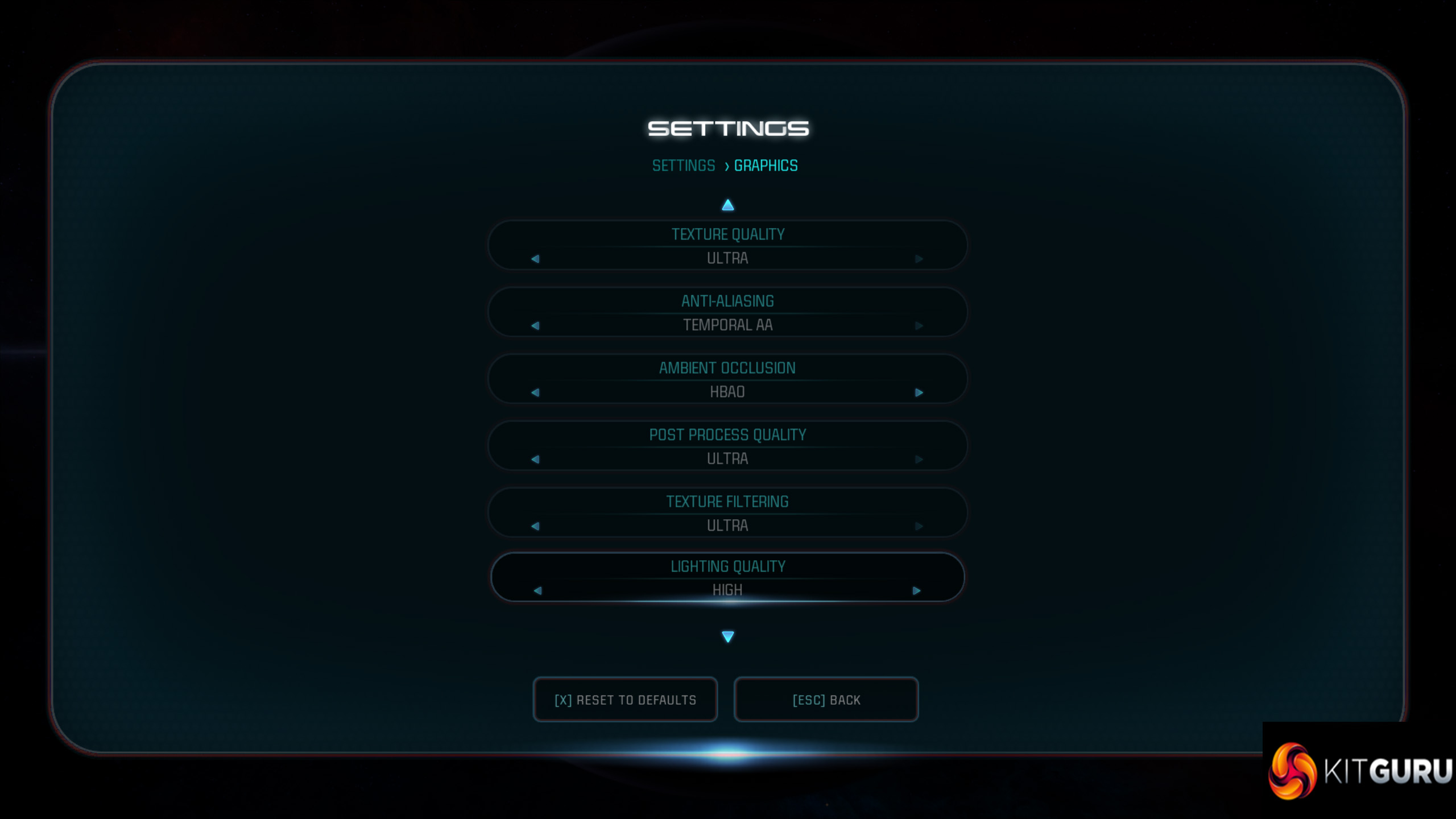Raise Lighting Quality with its right arrow
The width and height of the screenshot is (1456, 819).
pyautogui.click(x=916, y=591)
